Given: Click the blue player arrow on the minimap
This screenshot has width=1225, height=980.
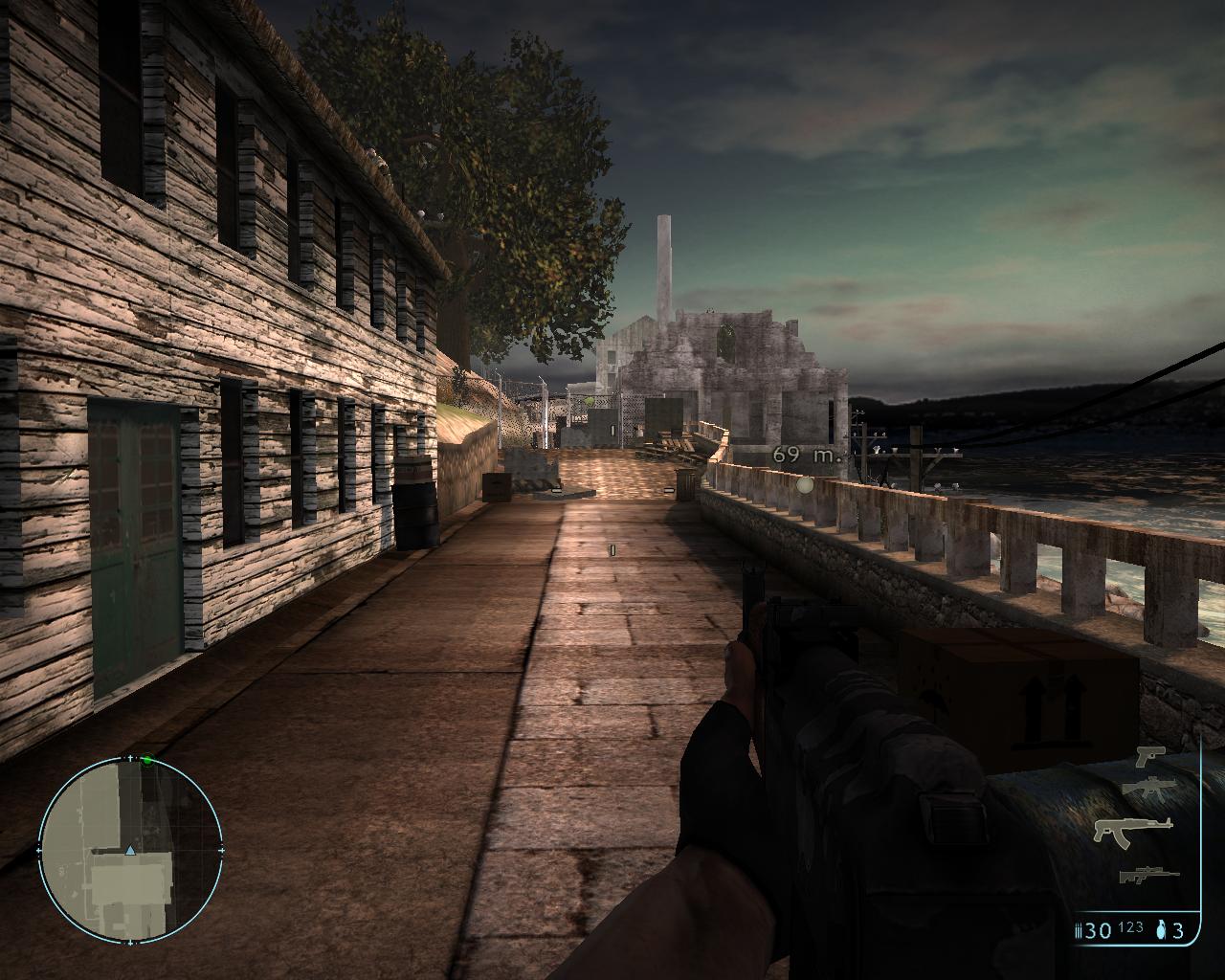Looking at the screenshot, I should [130, 849].
